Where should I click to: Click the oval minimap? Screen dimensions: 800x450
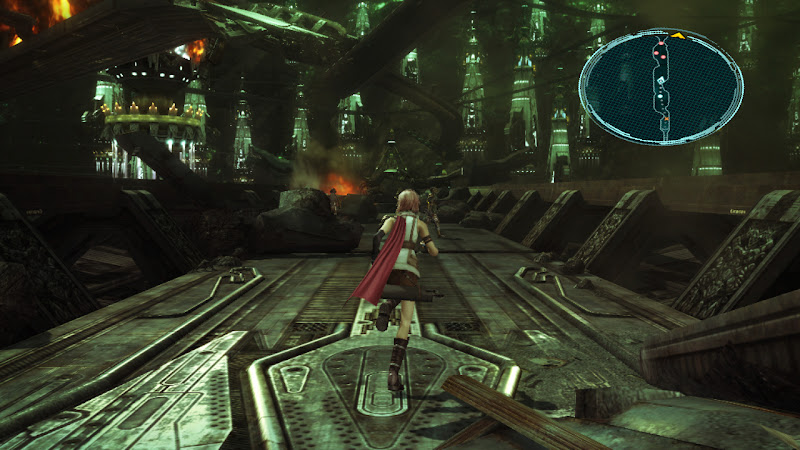coord(661,86)
